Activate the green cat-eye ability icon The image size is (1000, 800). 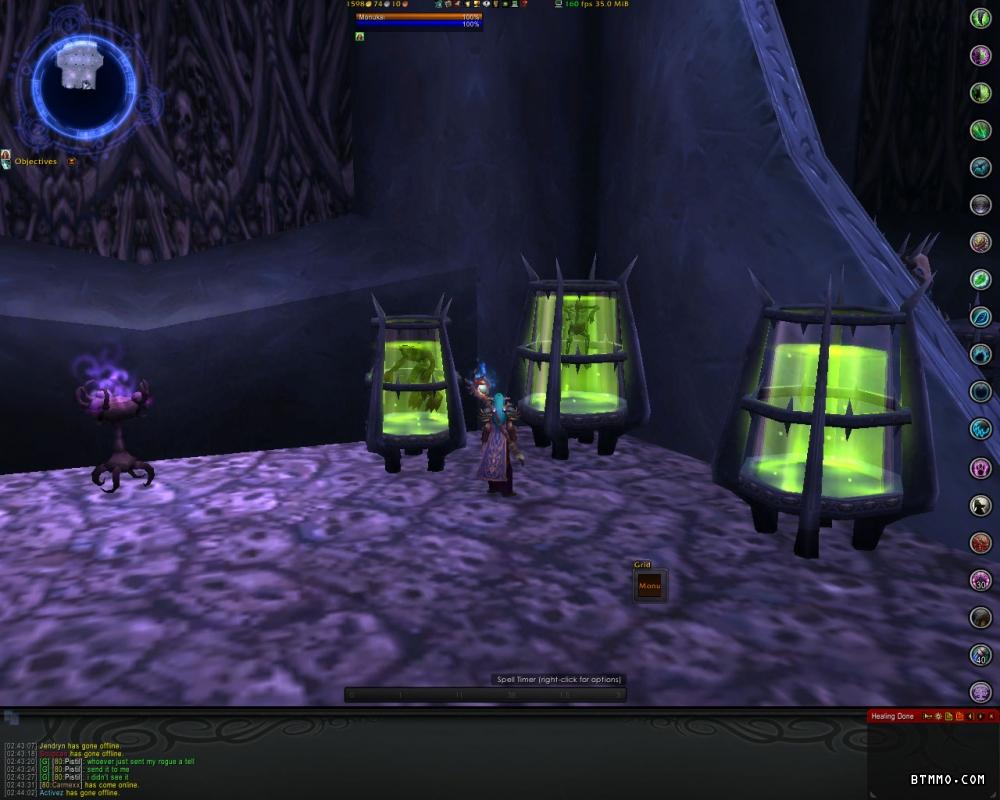pos(981,18)
